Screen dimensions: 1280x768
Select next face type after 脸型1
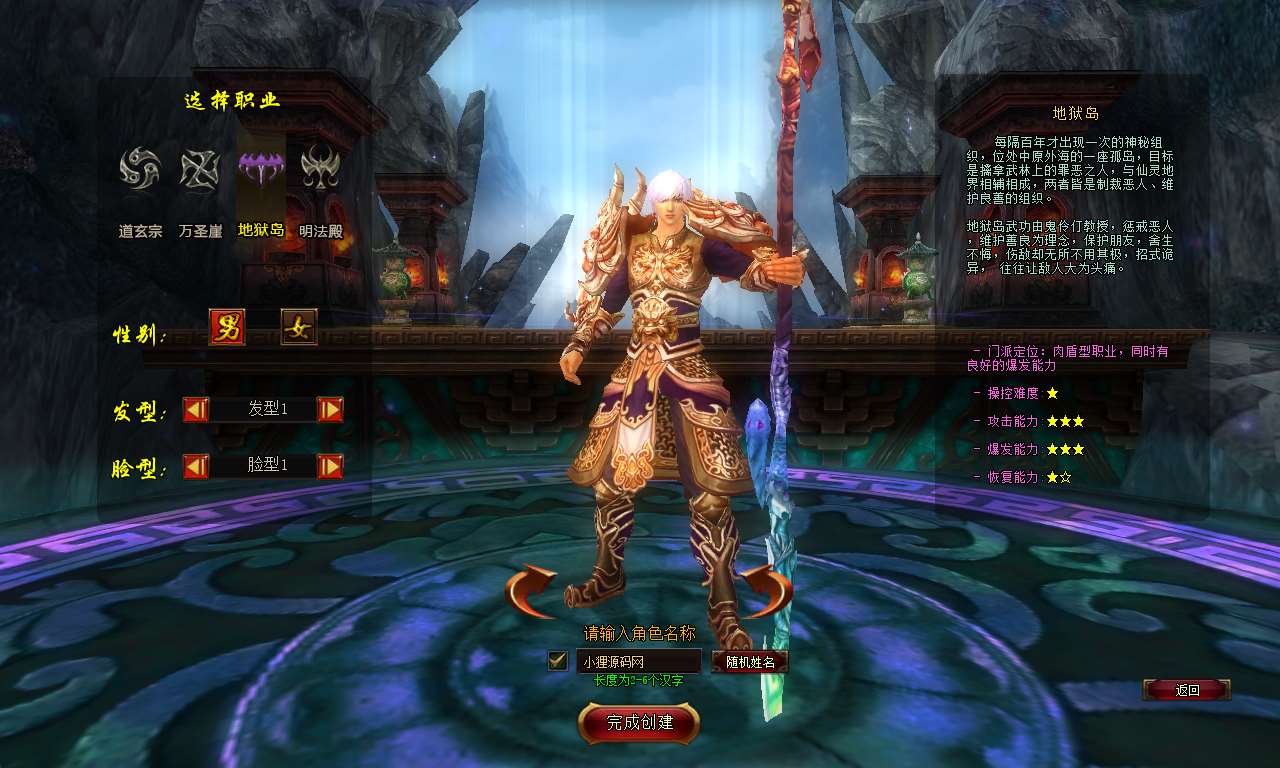point(330,466)
